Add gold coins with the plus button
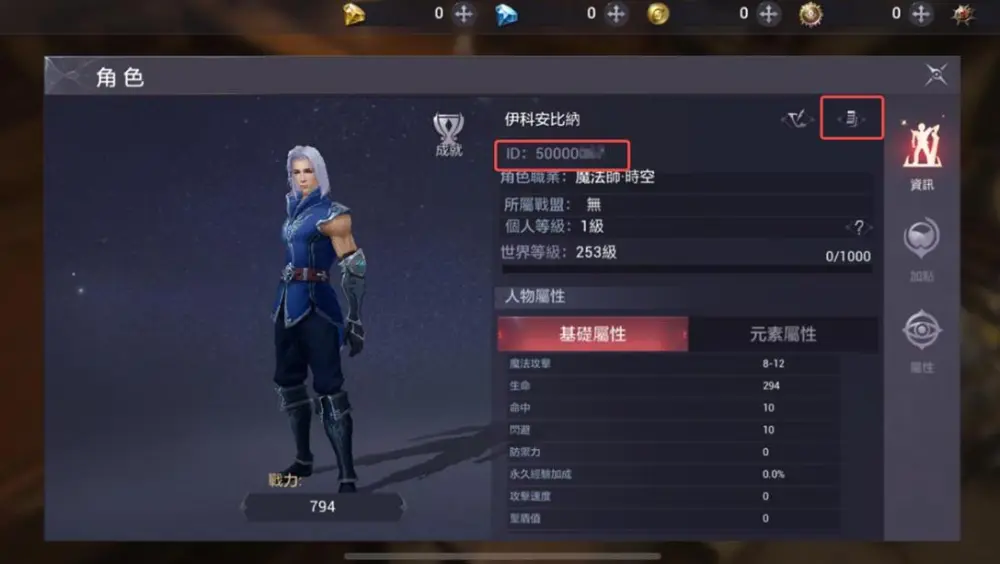This screenshot has height=564, width=1000. 768,14
